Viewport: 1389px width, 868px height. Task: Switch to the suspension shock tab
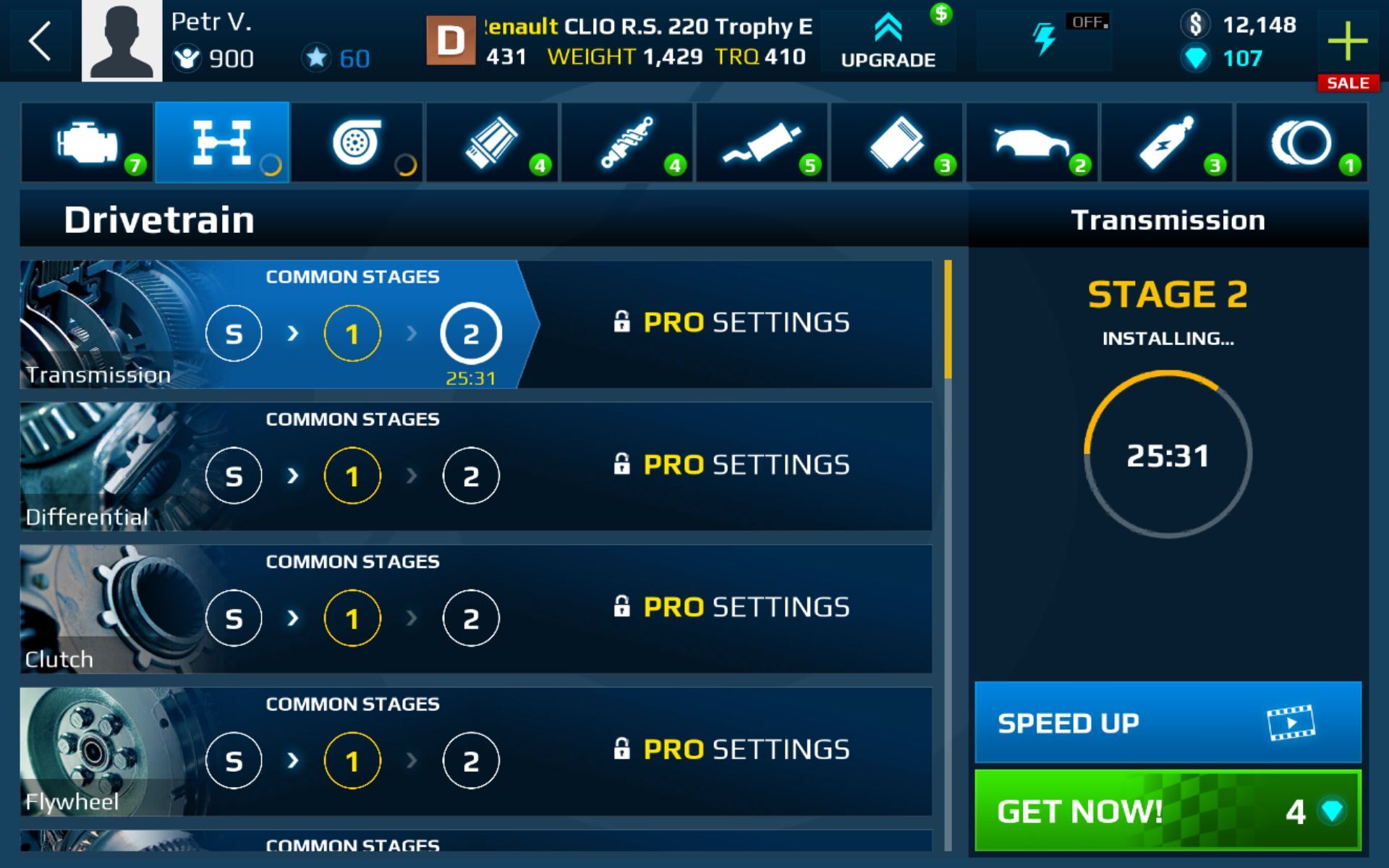[x=627, y=142]
